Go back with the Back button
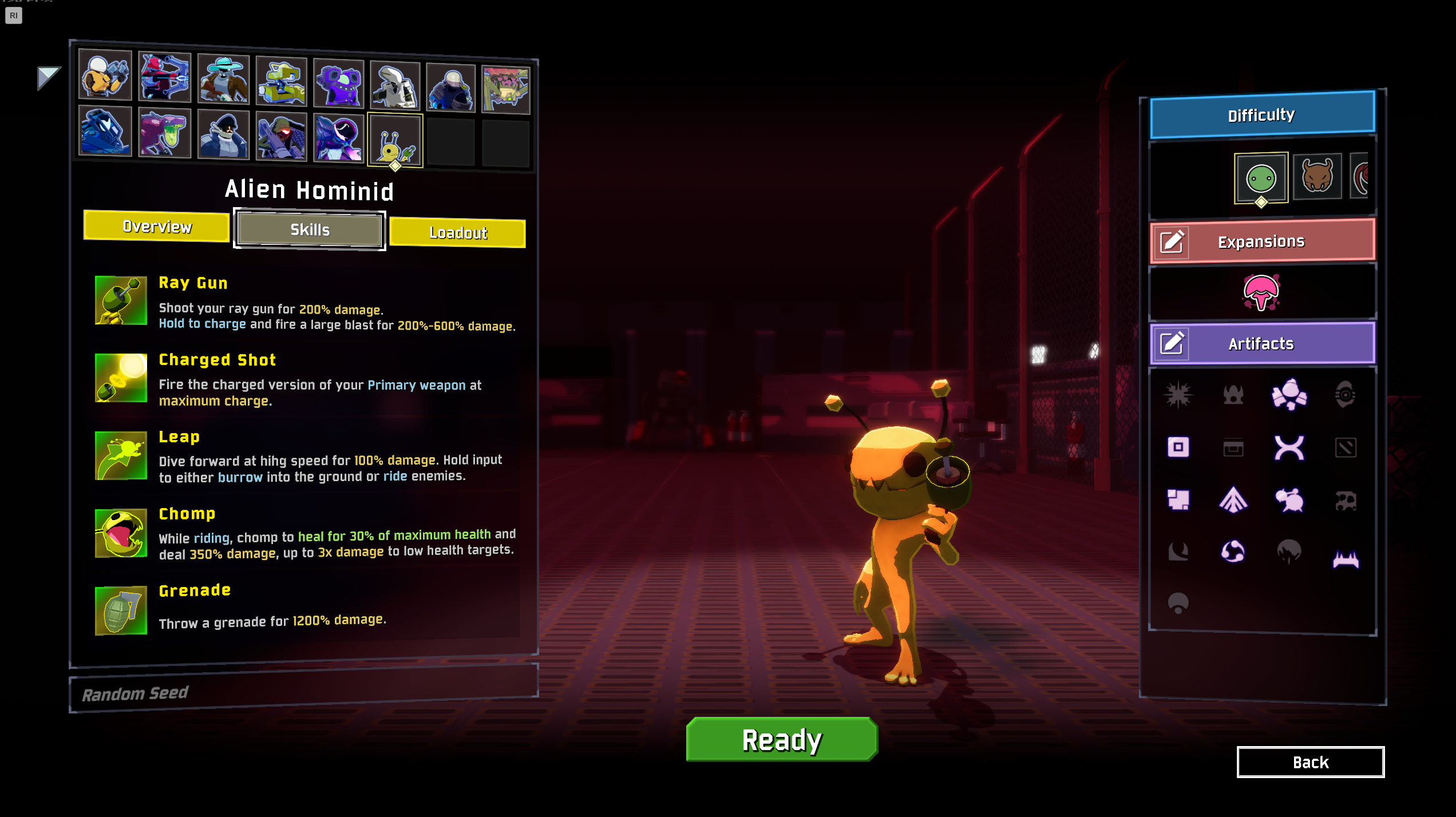1456x817 pixels. [x=1310, y=762]
